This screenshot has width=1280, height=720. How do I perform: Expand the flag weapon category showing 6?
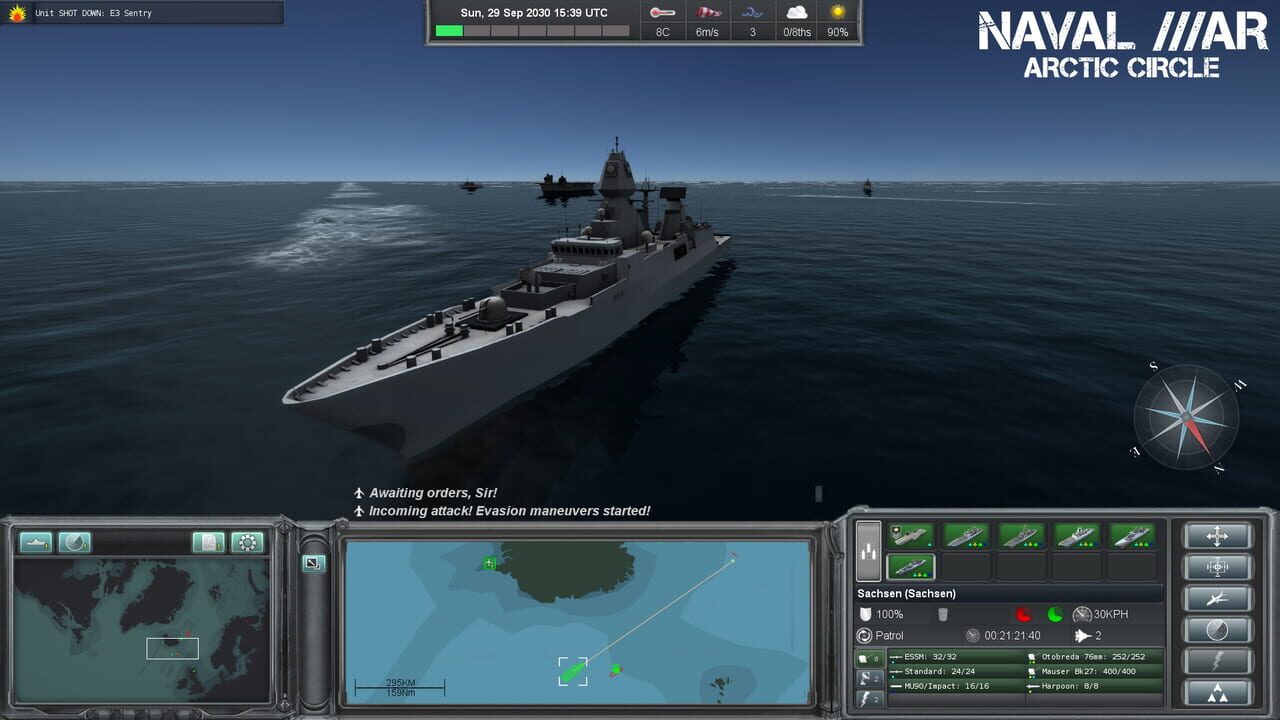click(868, 657)
